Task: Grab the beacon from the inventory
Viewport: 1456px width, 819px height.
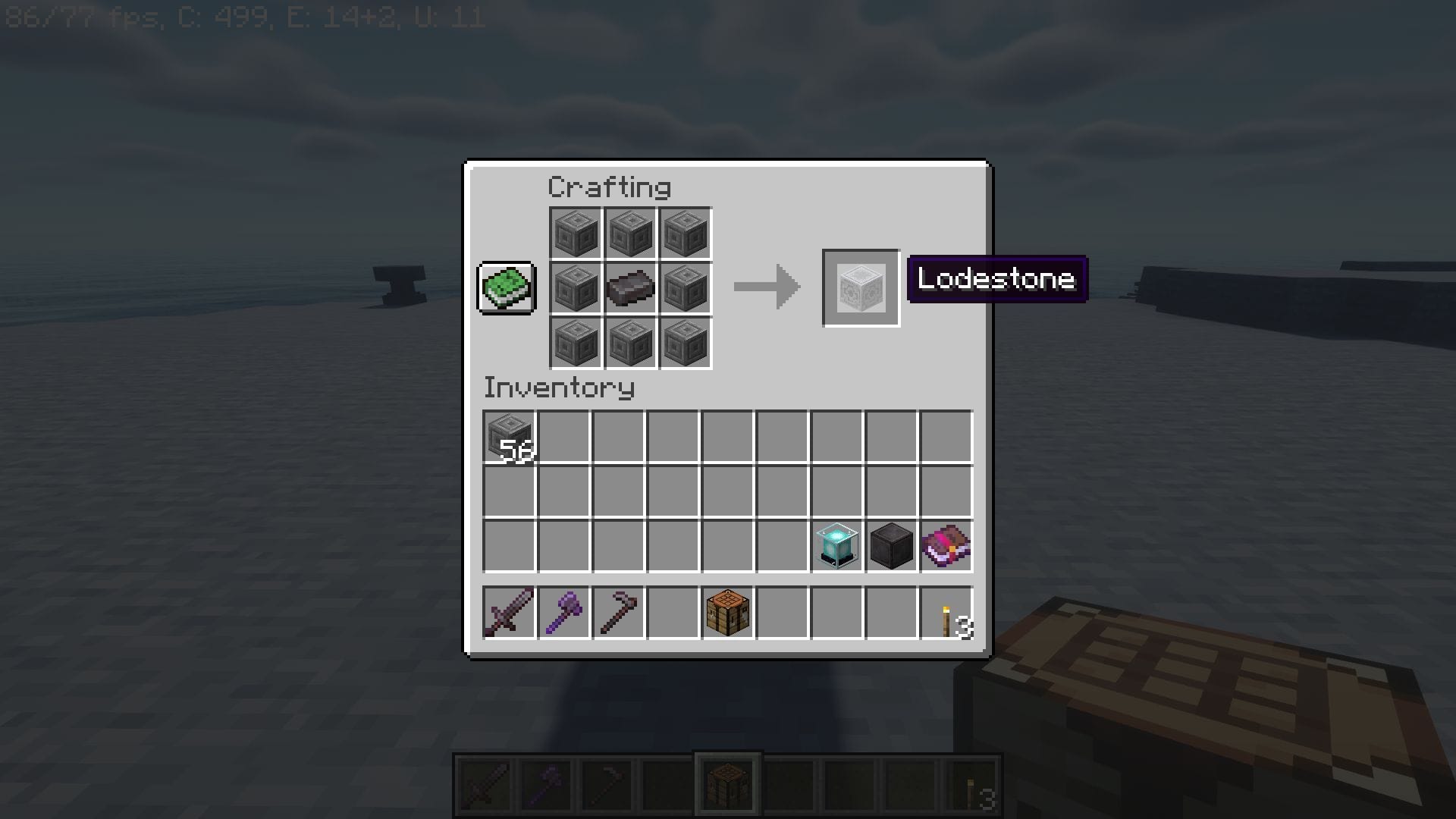Action: point(836,545)
